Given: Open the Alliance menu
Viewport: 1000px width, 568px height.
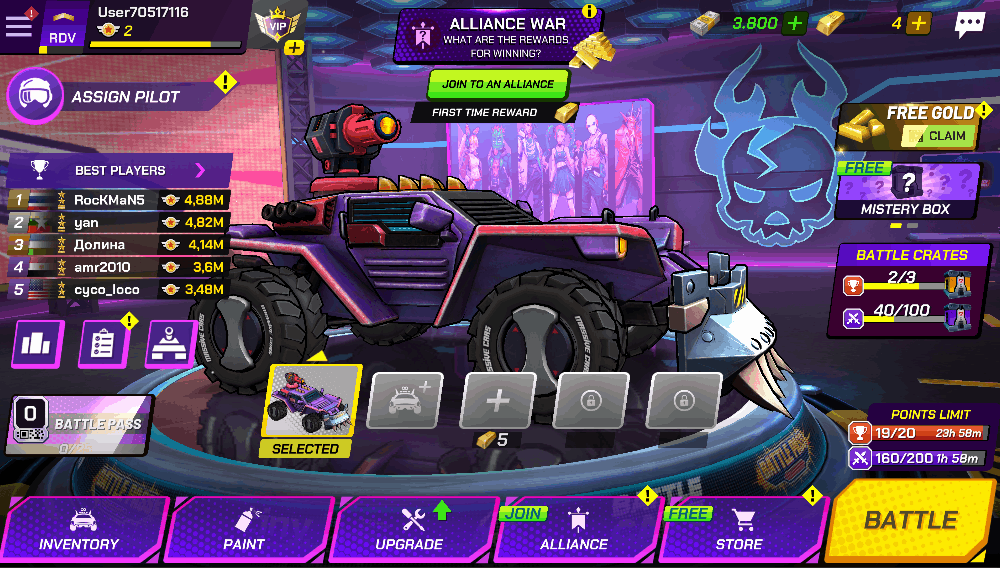Looking at the screenshot, I should pyautogui.click(x=574, y=530).
